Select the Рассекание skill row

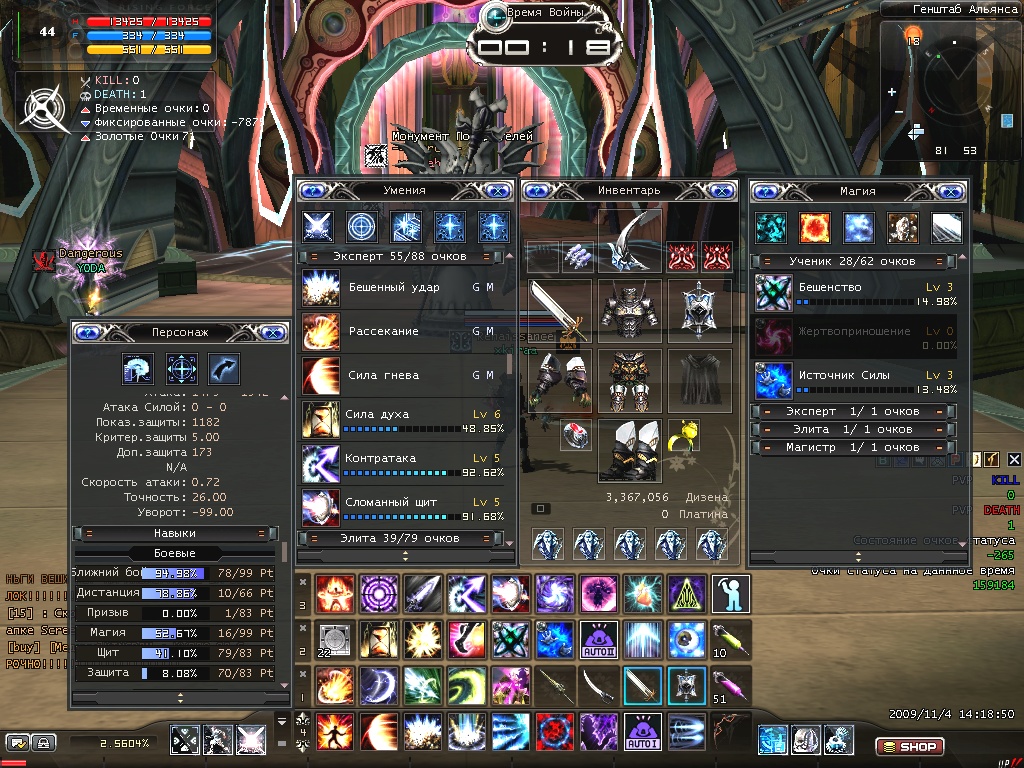point(400,331)
